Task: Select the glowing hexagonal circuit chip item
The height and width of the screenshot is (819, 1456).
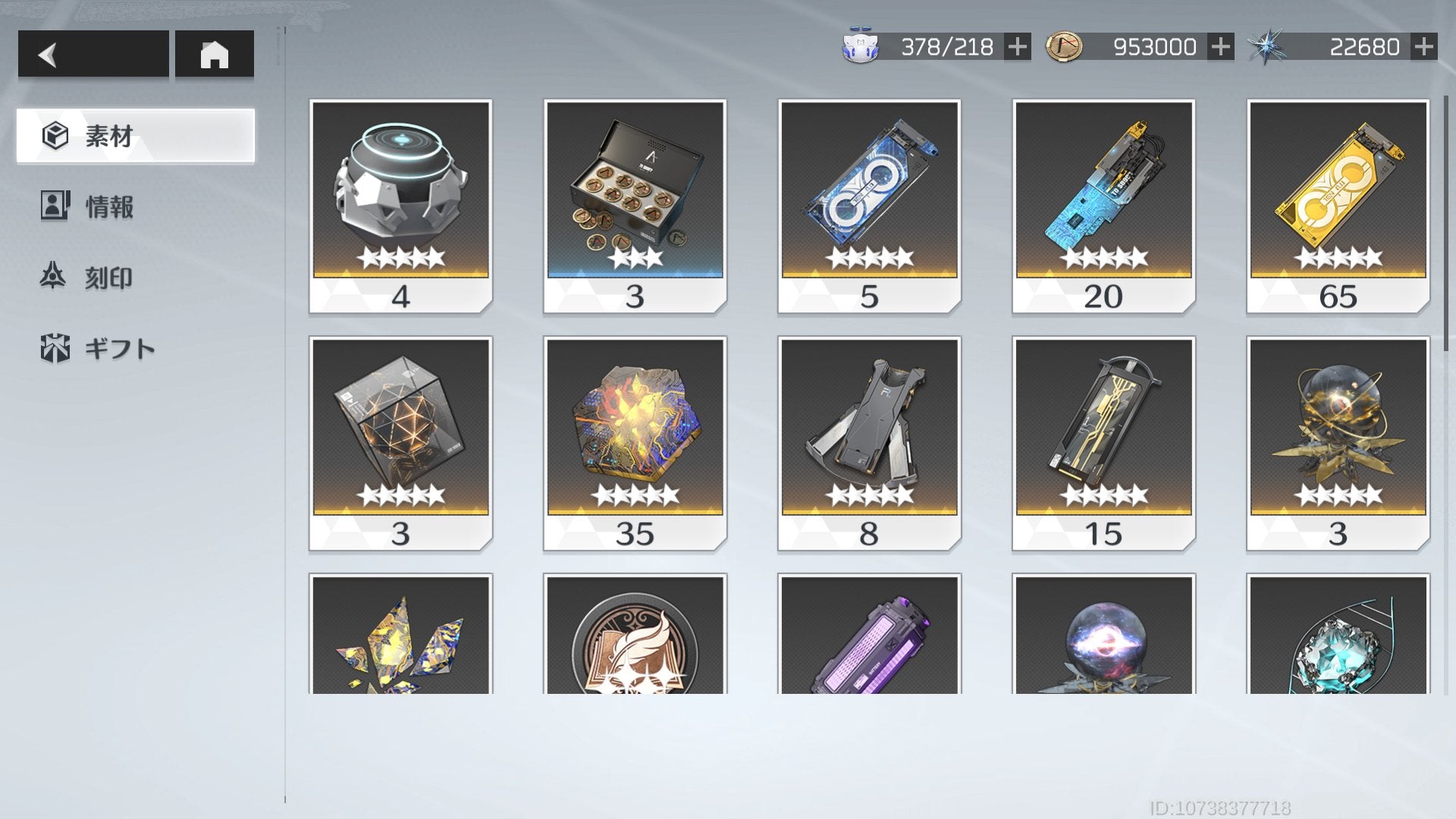Action: click(635, 443)
